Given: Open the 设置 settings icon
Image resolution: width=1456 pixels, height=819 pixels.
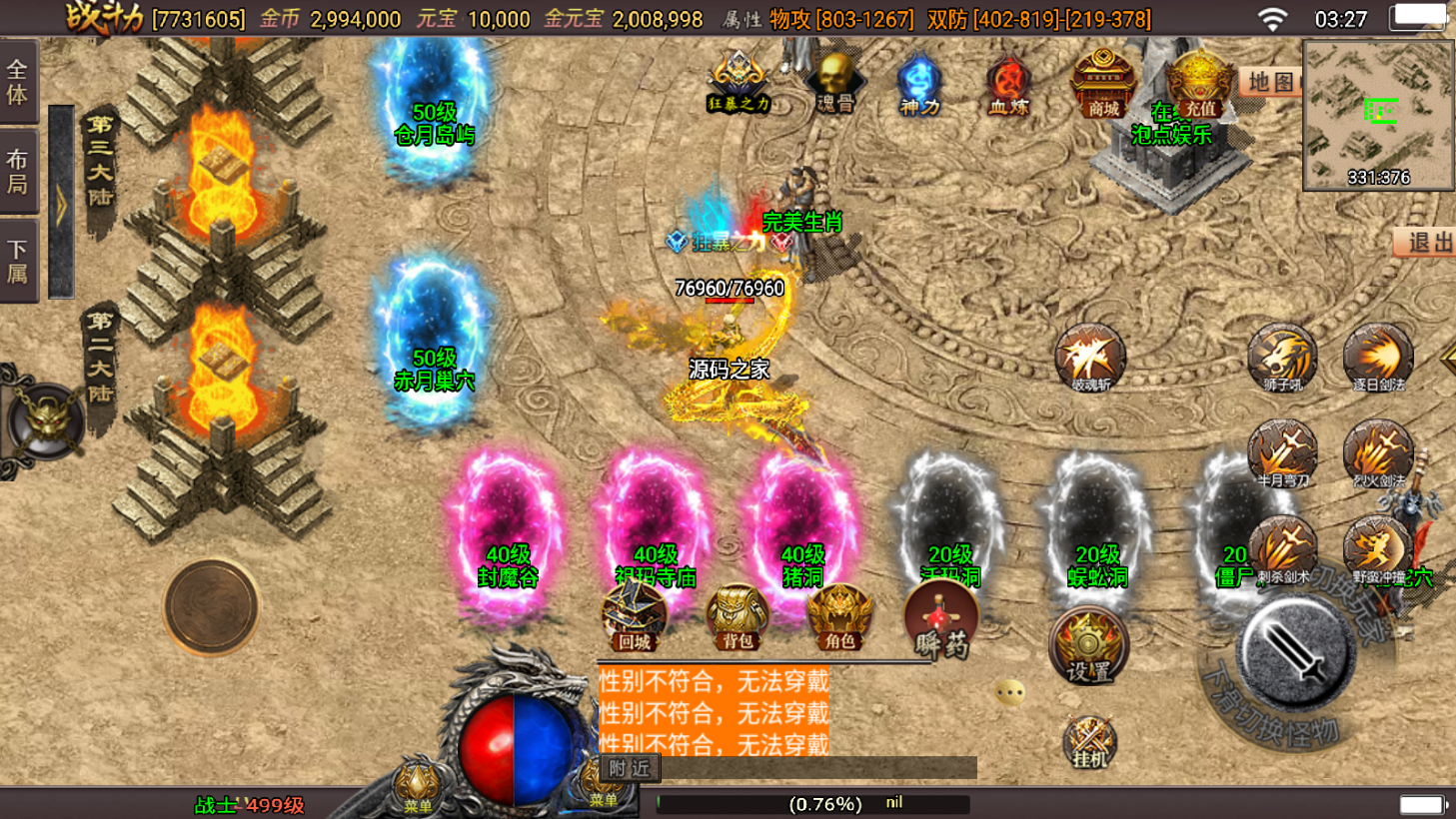Looking at the screenshot, I should tap(1088, 646).
